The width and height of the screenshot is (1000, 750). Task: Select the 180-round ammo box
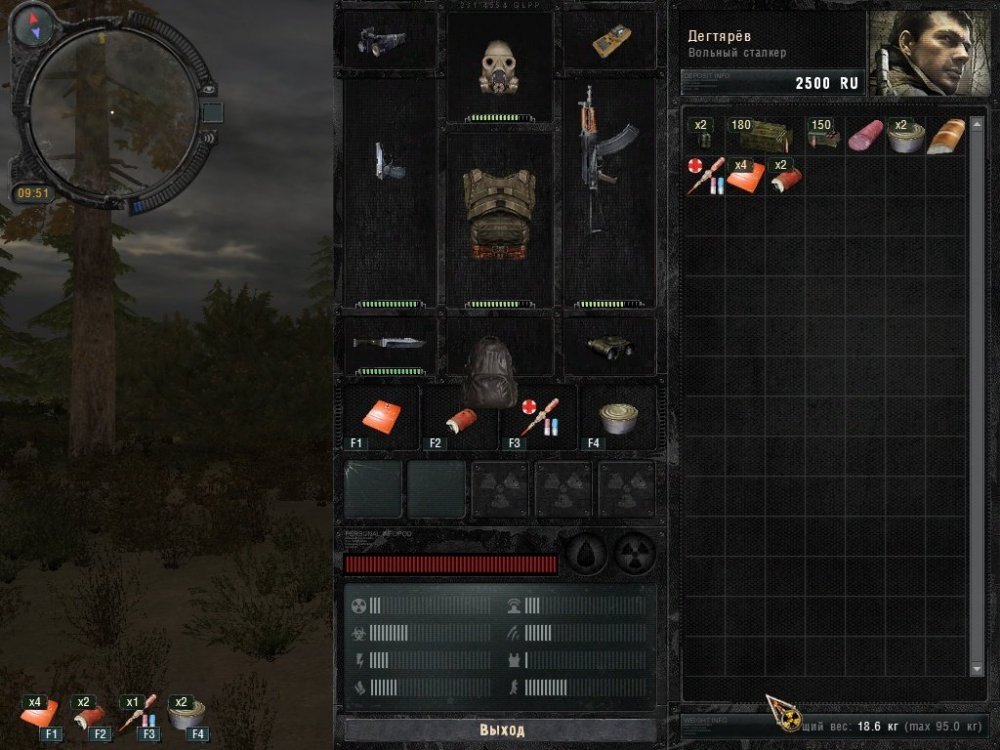point(765,135)
